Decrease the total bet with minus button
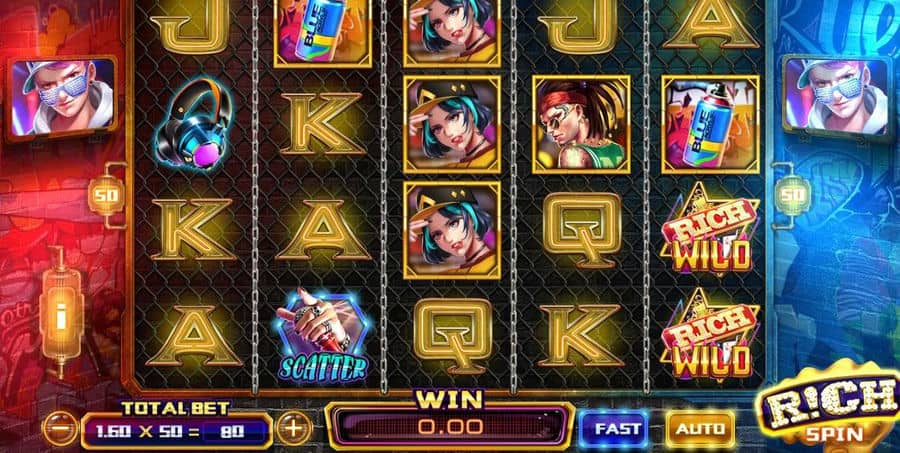The height and width of the screenshot is (453, 900). (x=62, y=430)
